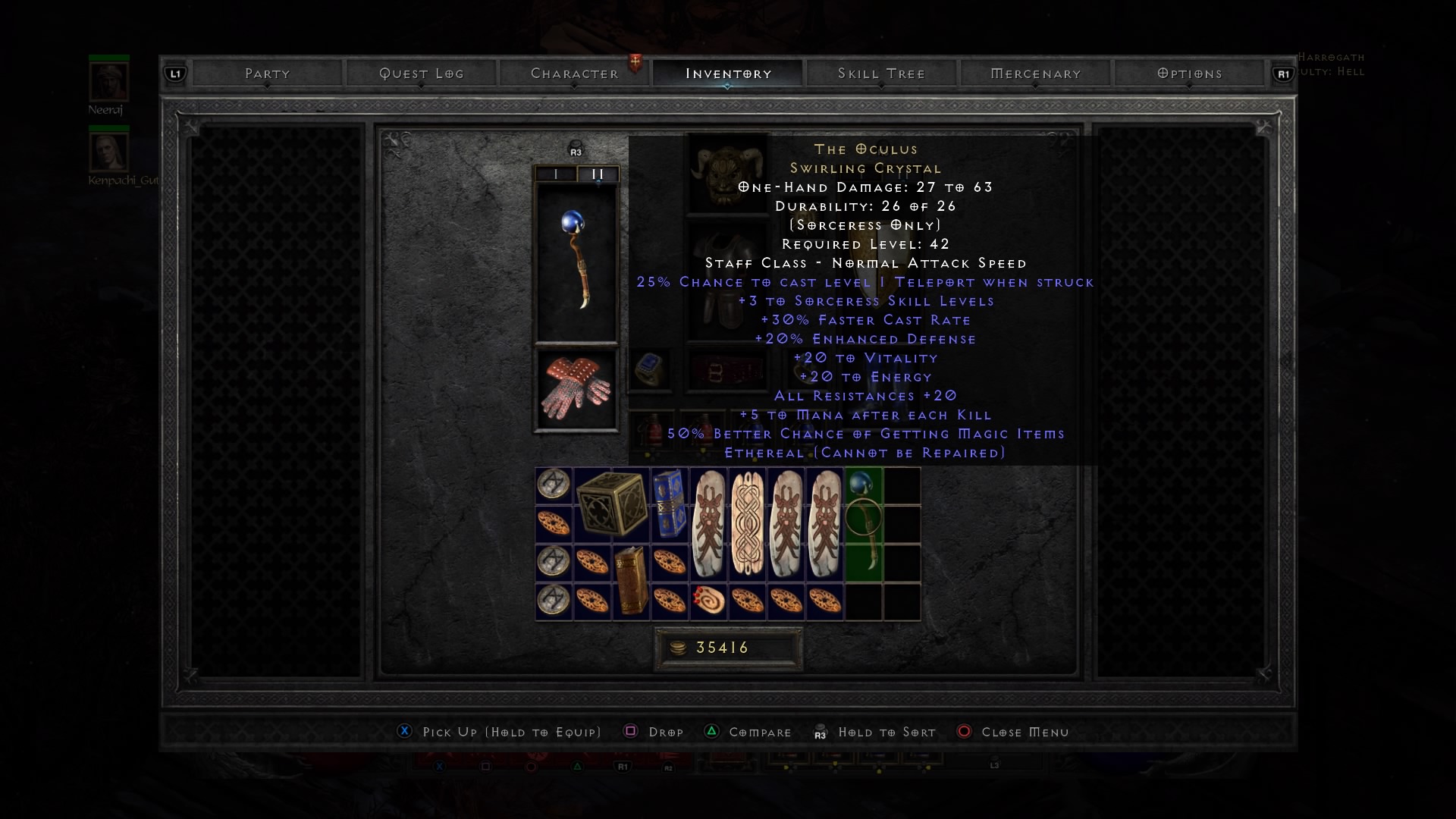This screenshot has height=819, width=1456.
Task: Select weapon set II
Action: [598, 174]
